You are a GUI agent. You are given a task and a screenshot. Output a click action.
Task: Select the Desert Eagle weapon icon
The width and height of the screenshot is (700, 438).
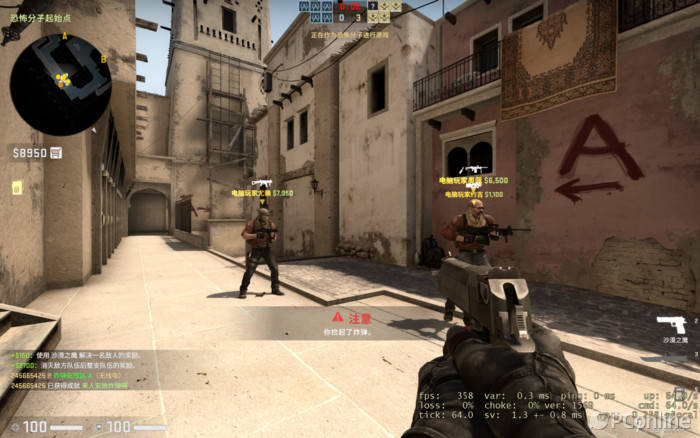(x=671, y=325)
